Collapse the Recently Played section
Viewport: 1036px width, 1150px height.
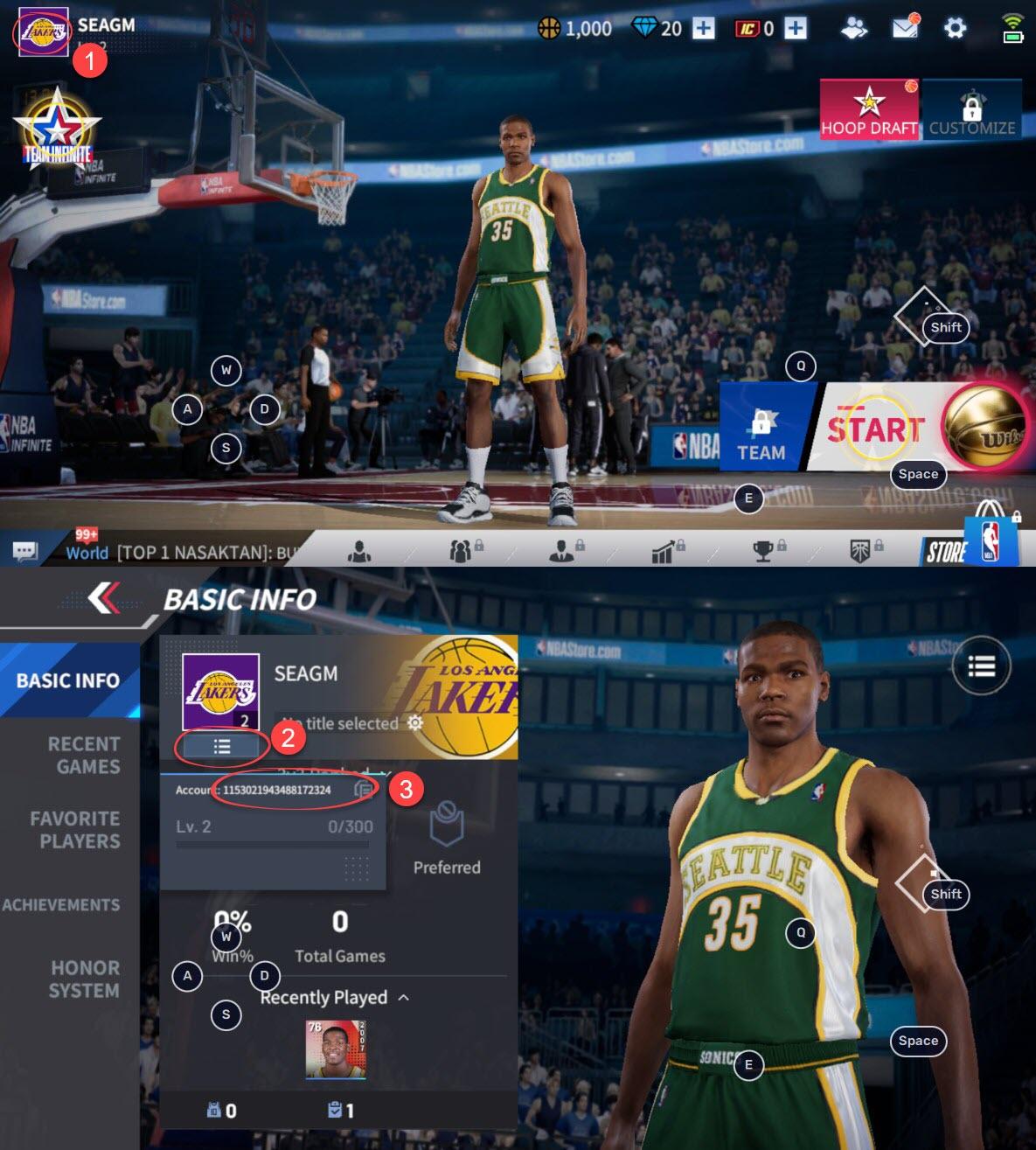click(x=403, y=997)
